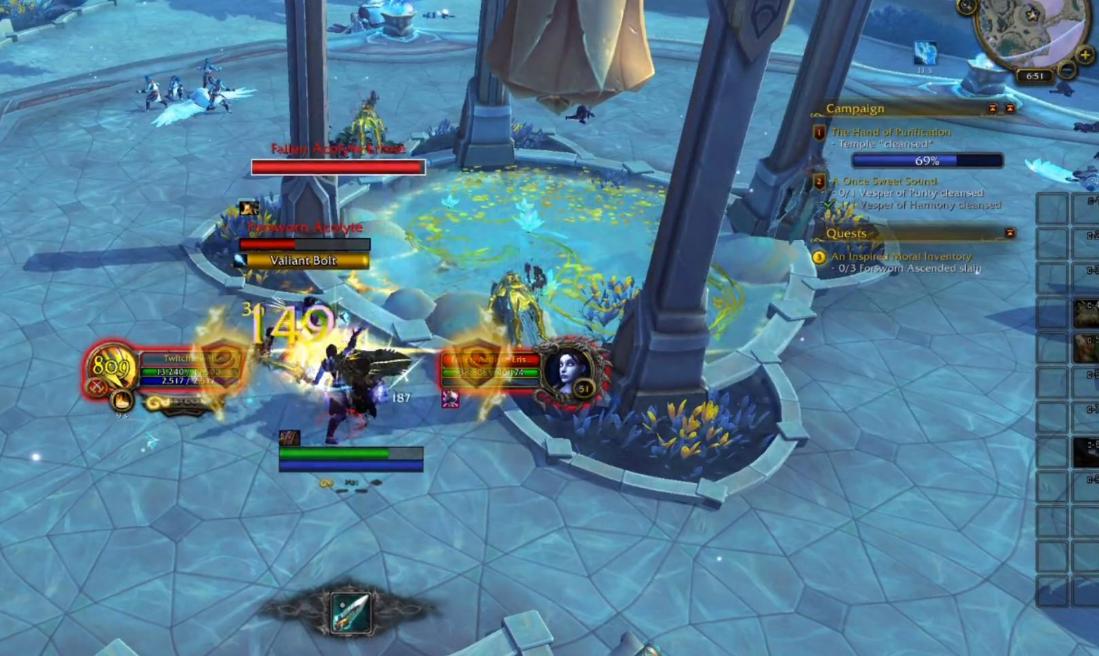This screenshot has height=656, width=1099.
Task: Open The Hand of Purification campaign quest
Action: pyautogui.click(x=890, y=132)
